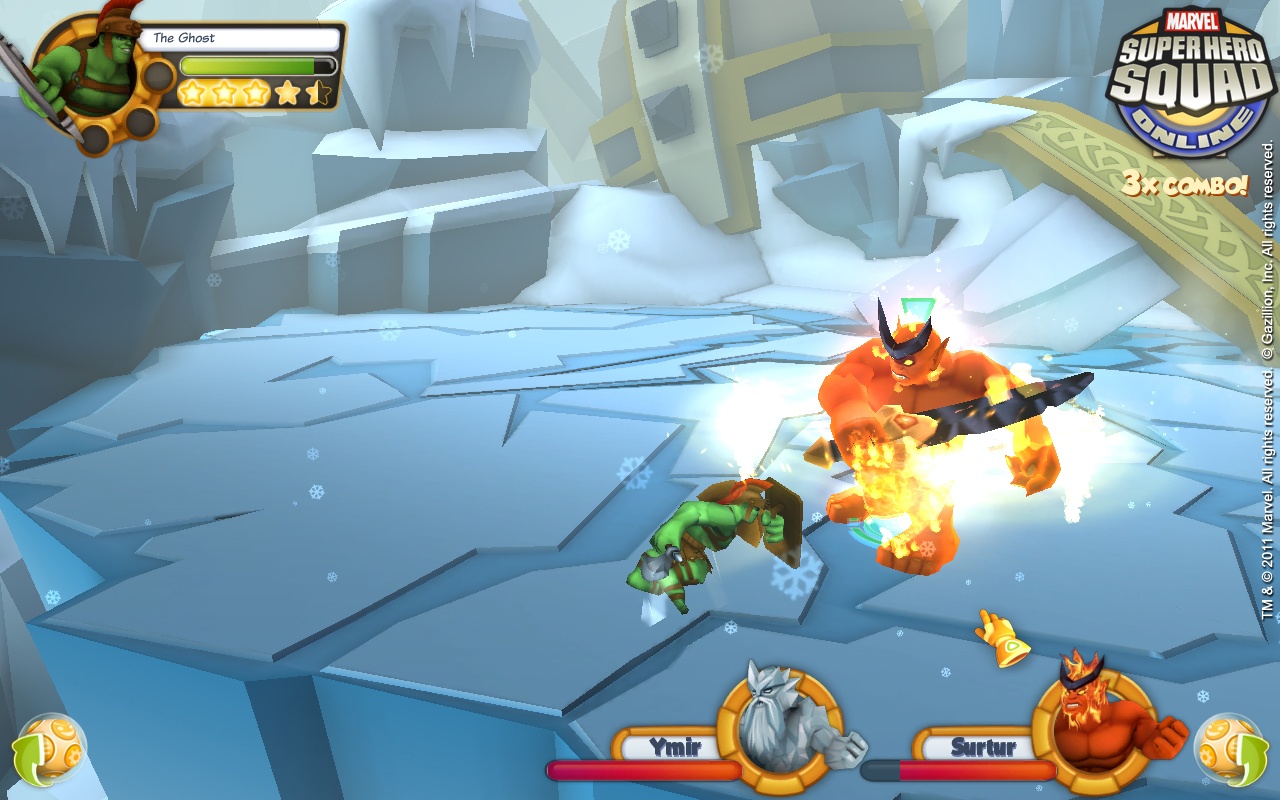The image size is (1280, 800).
Task: Toggle the first star on The Ghost's rating
Action: [191, 92]
